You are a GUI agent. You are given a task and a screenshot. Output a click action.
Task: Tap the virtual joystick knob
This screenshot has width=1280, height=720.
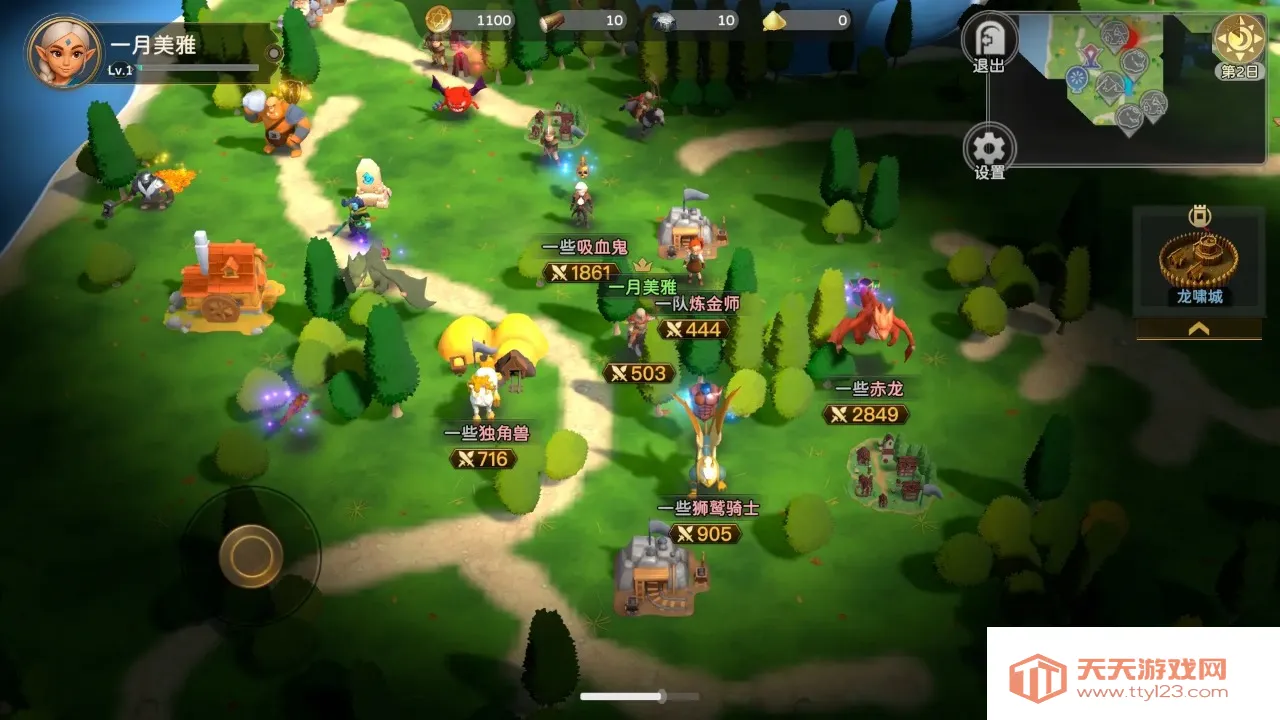[250, 554]
